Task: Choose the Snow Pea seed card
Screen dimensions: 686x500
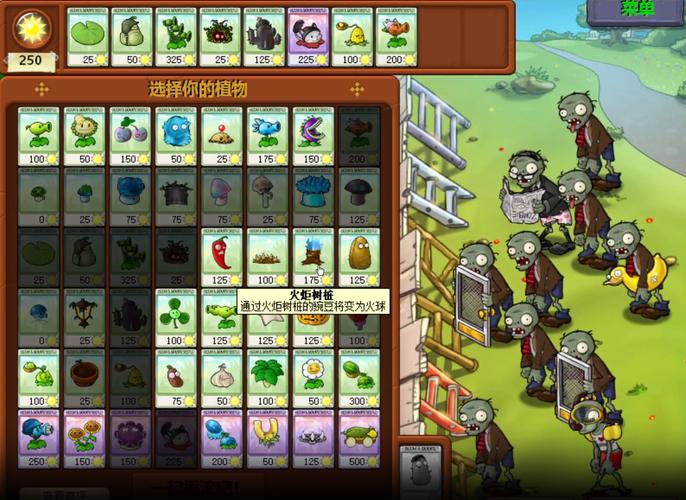Action: click(267, 136)
